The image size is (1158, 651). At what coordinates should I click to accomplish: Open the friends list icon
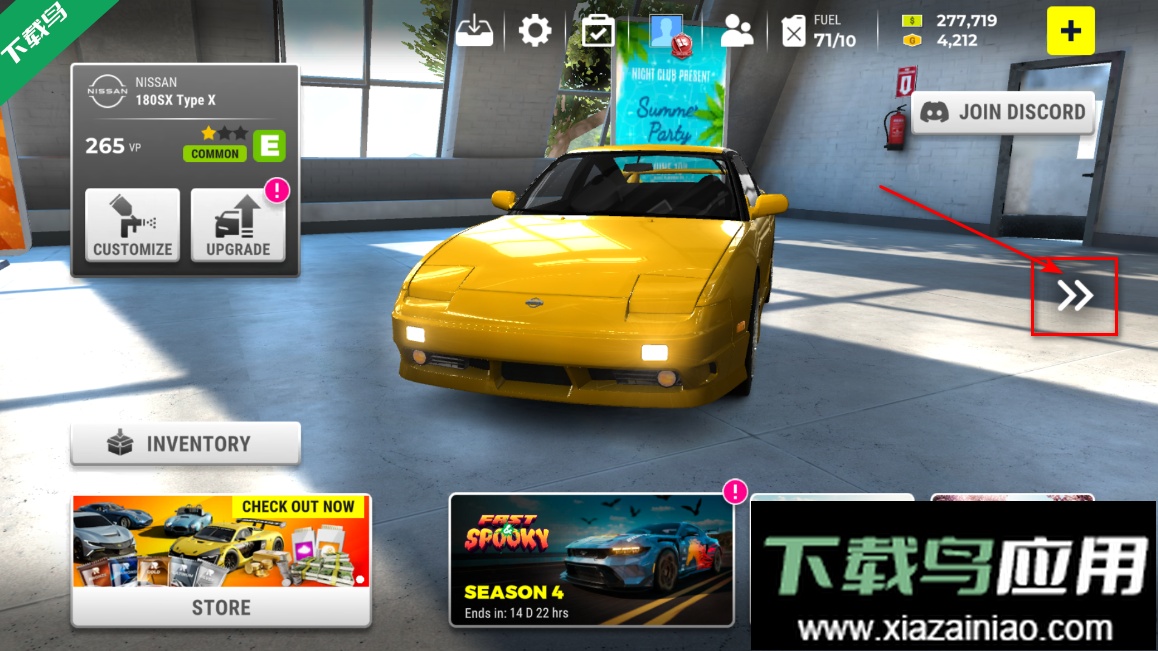click(x=737, y=31)
